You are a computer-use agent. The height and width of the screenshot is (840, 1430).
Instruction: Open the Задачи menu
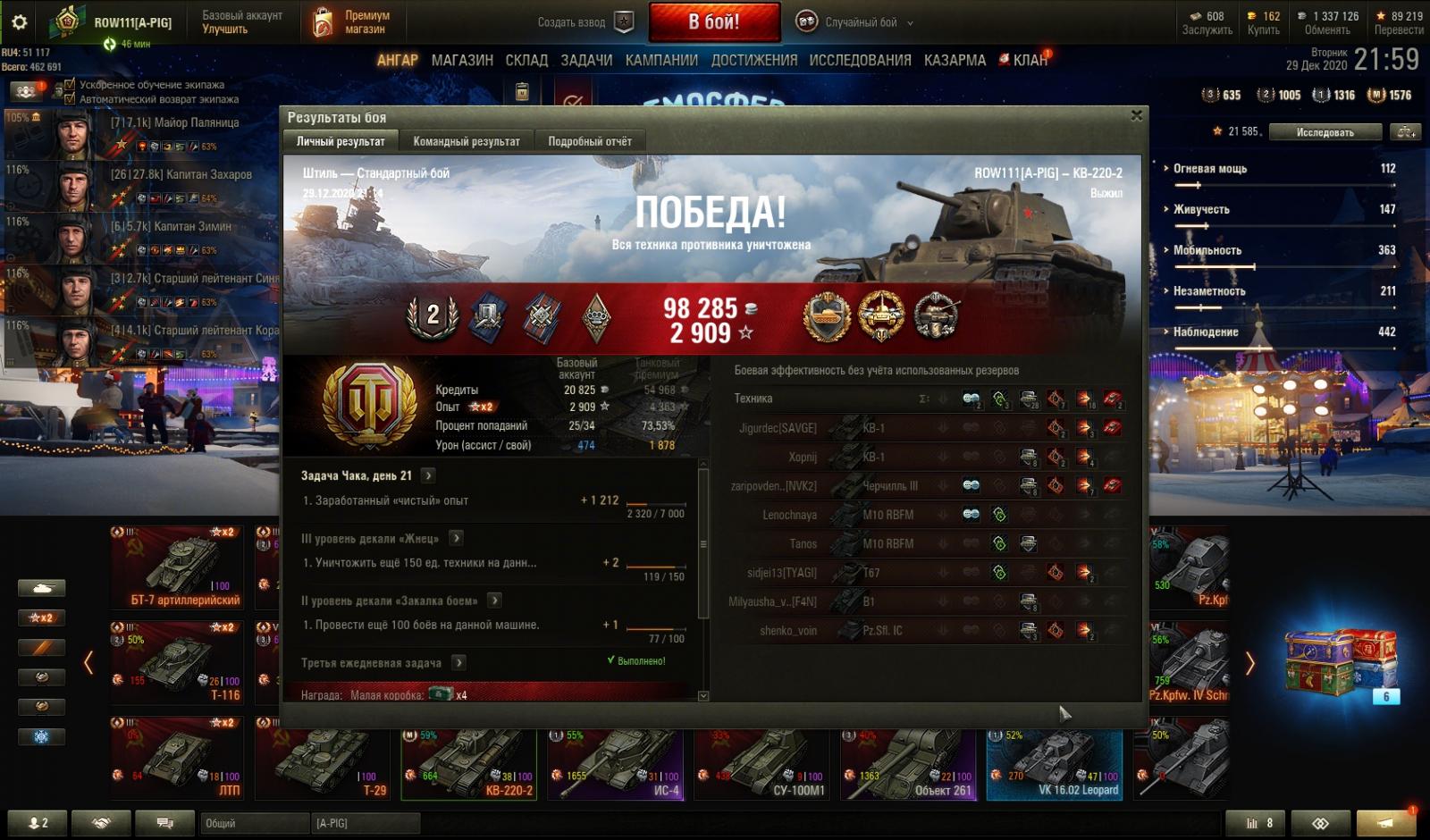[x=586, y=60]
